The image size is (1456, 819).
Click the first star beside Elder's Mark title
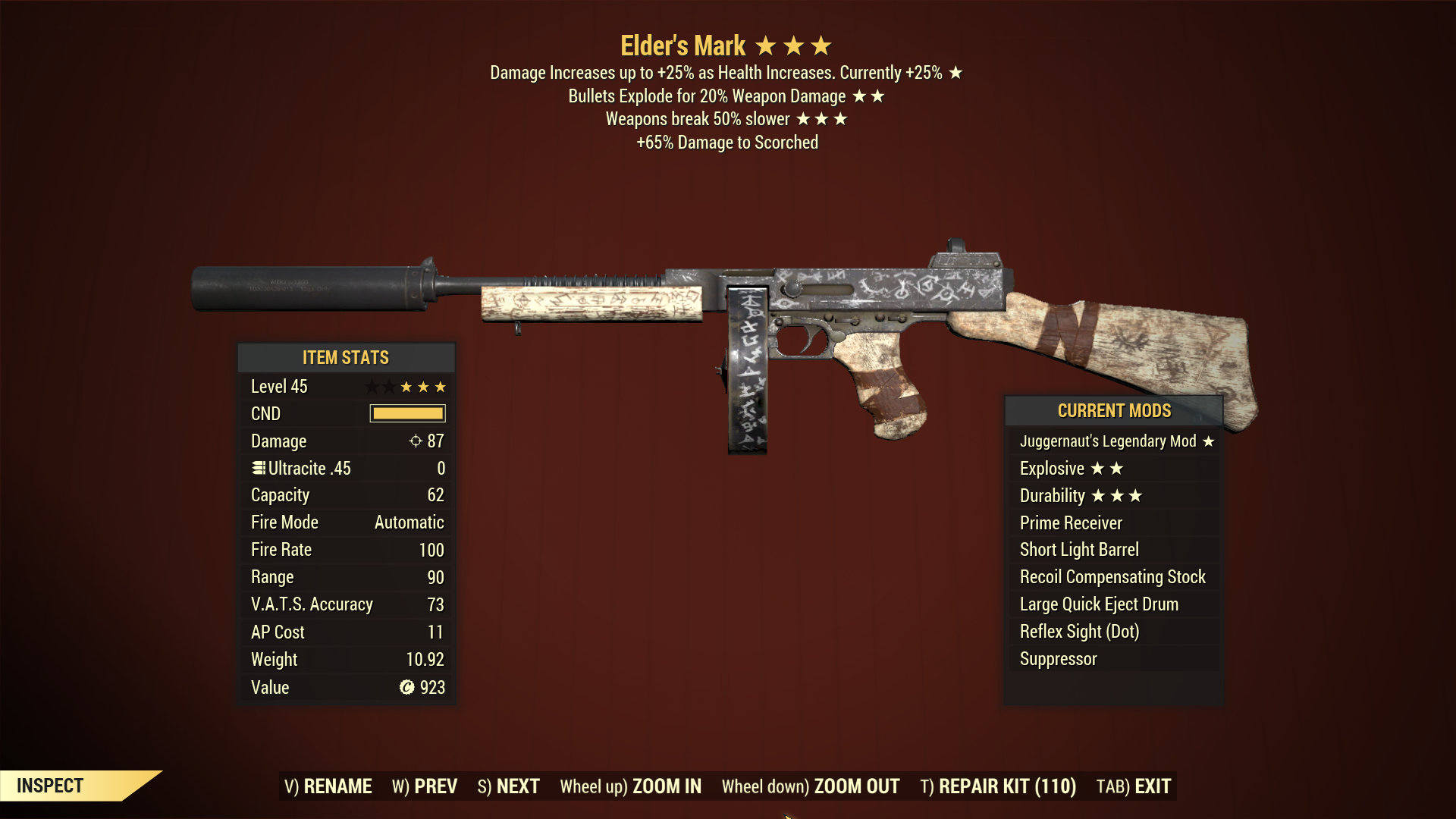click(766, 45)
